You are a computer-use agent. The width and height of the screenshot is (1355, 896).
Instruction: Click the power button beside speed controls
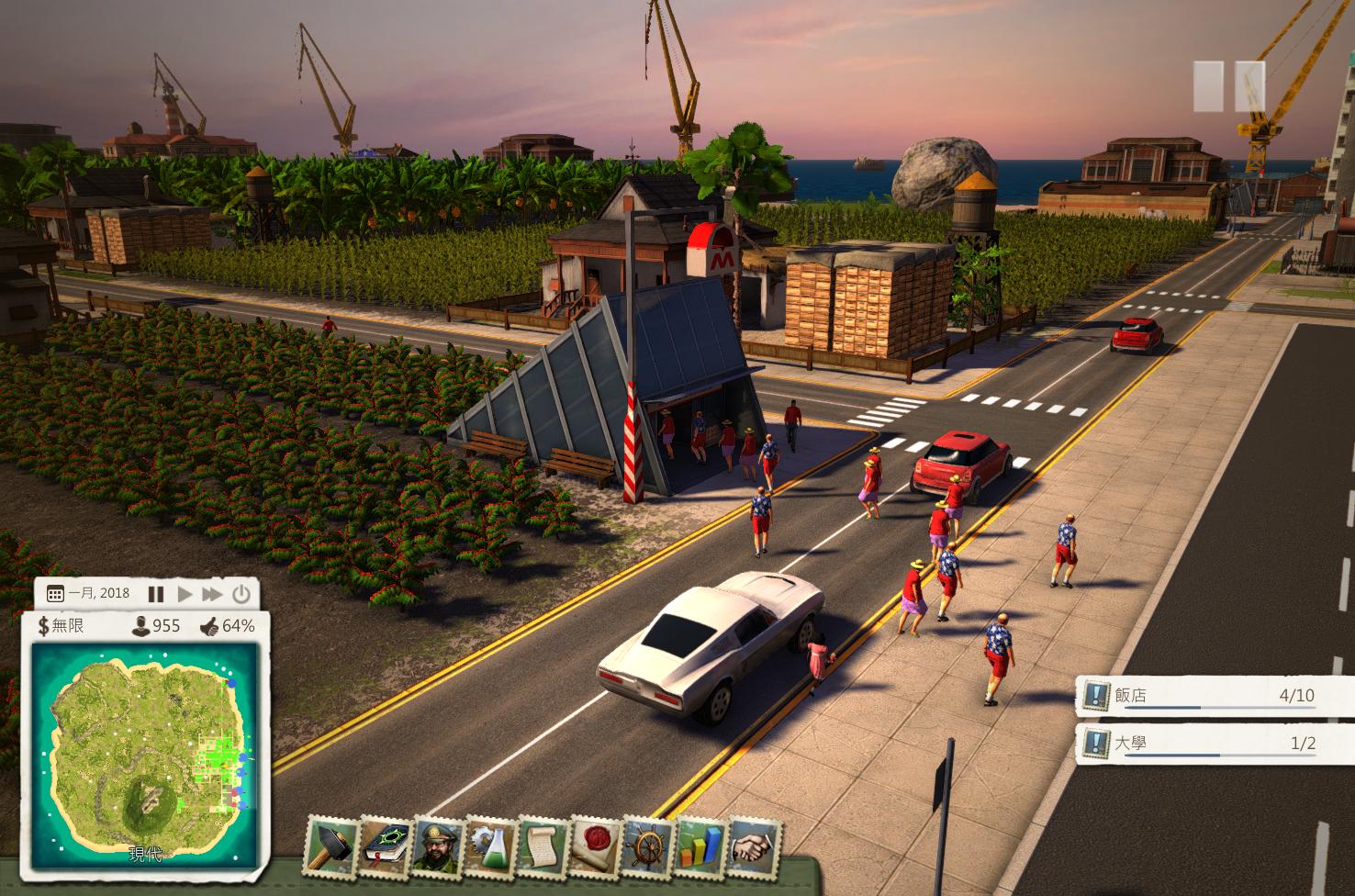pos(241,594)
